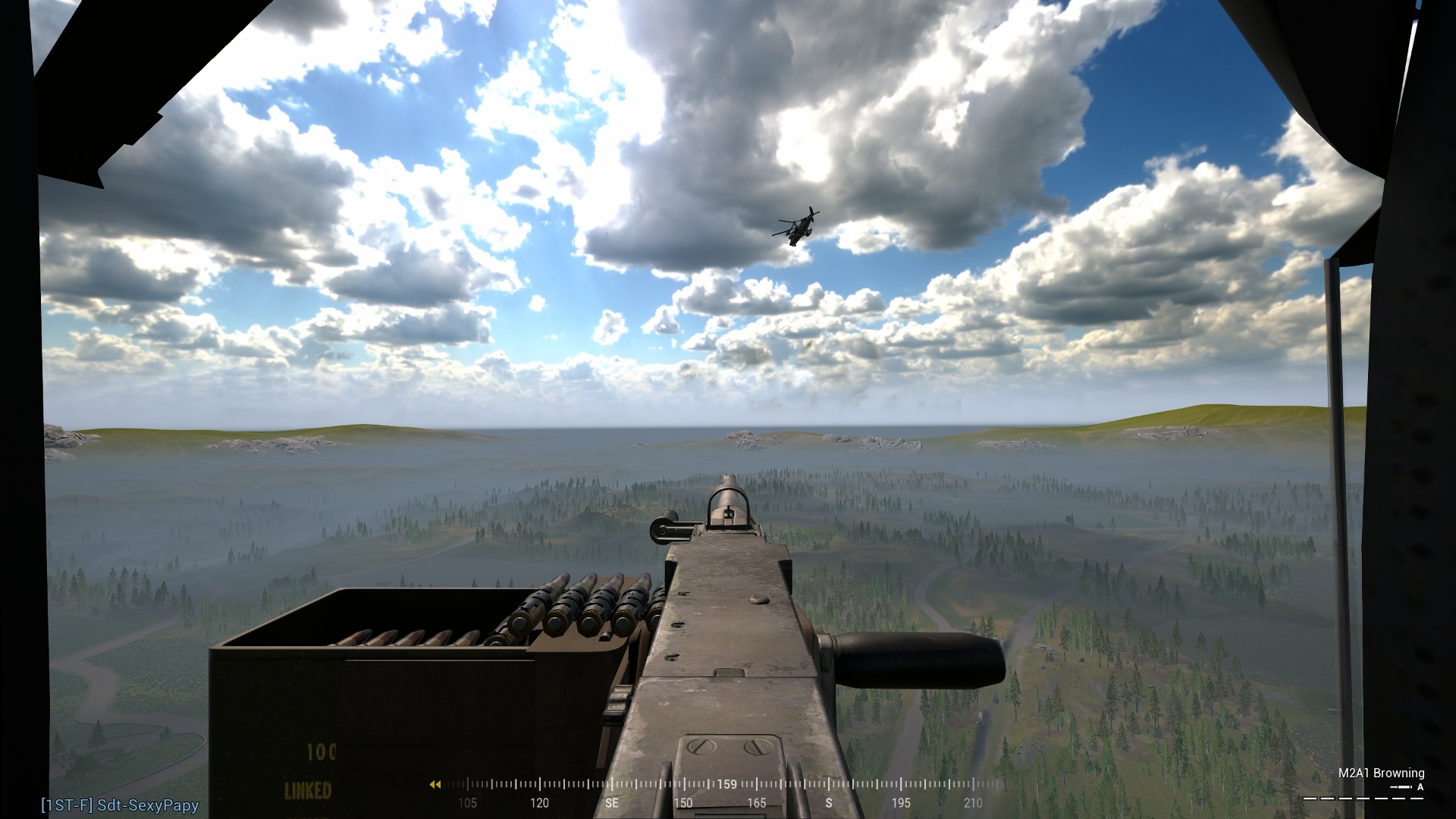This screenshot has width=1456, height=819.
Task: Click the player name Sdt-SexyPapy
Action: pyautogui.click(x=148, y=806)
